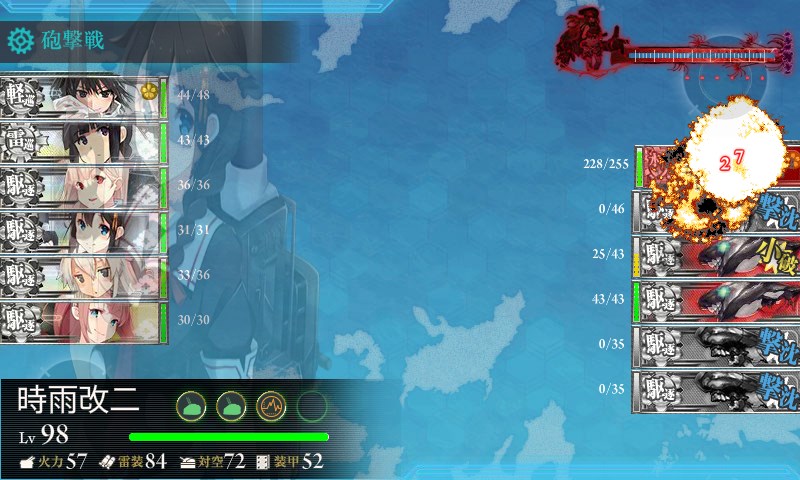Select the sunk enemy ship with 0/46 HP

pos(716,210)
